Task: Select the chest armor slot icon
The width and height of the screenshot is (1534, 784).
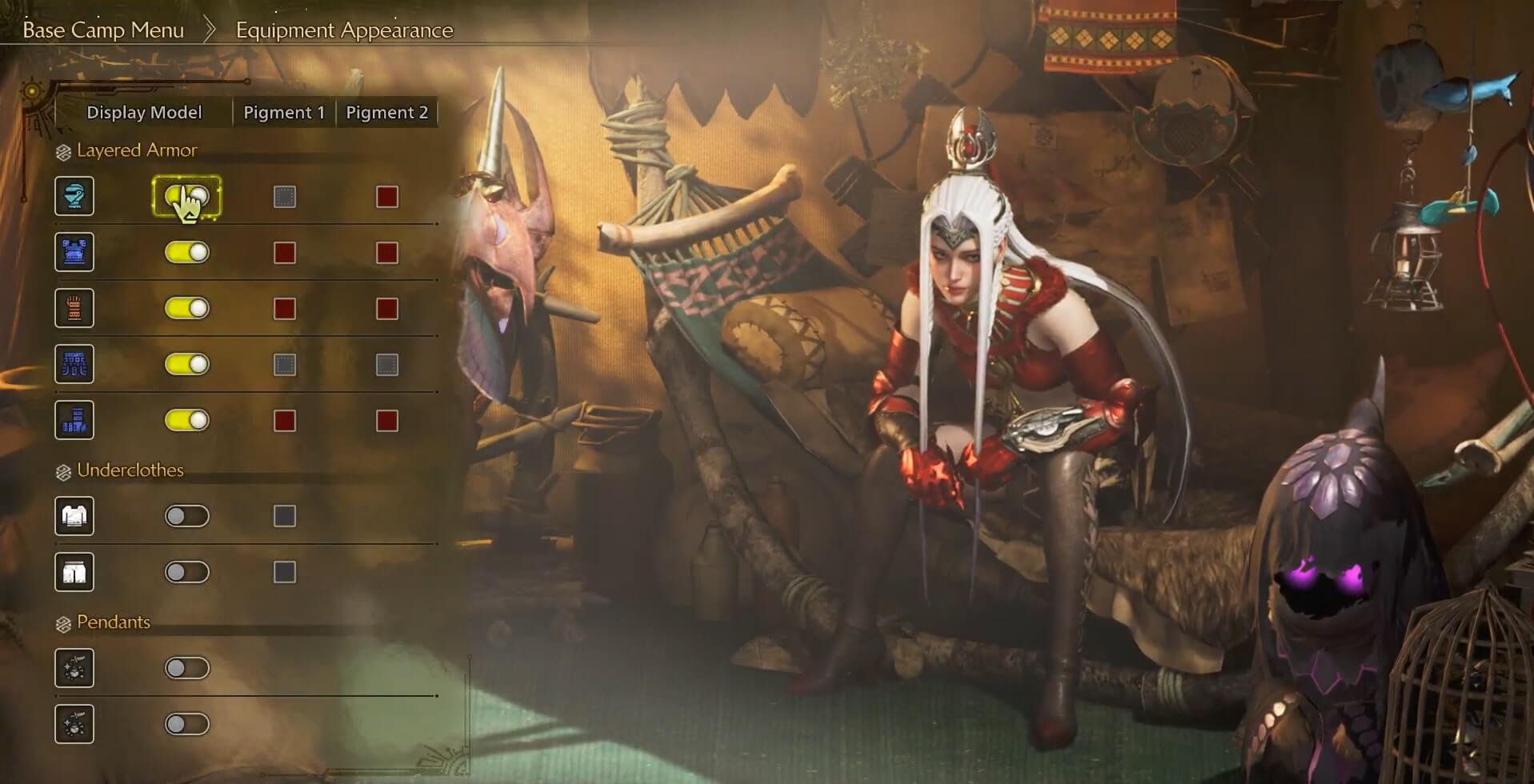Action: pos(74,251)
